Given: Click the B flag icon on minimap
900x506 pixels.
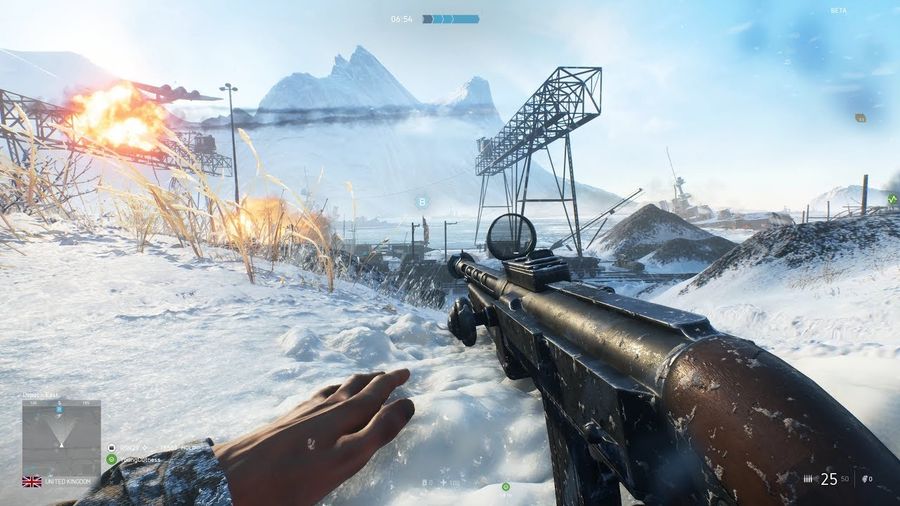Looking at the screenshot, I should [x=60, y=410].
